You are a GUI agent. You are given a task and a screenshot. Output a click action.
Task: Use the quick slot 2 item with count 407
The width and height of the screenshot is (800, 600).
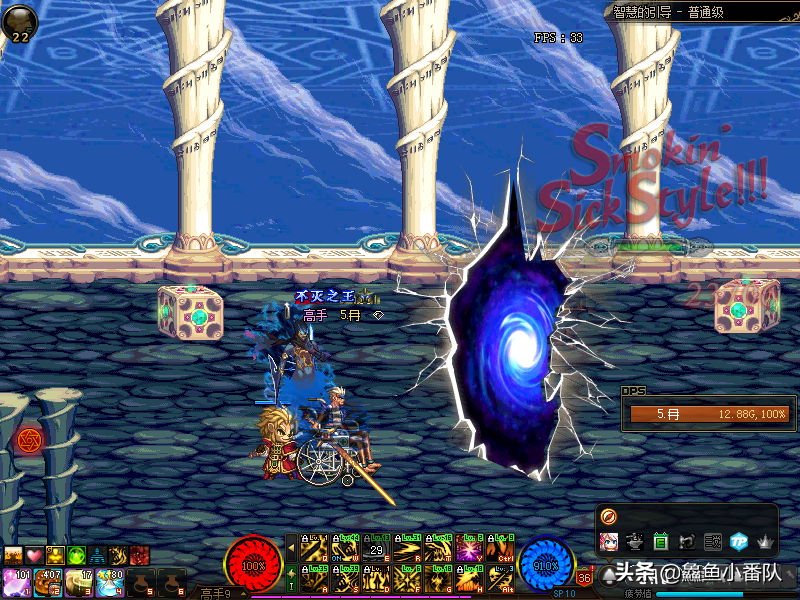[x=48, y=581]
